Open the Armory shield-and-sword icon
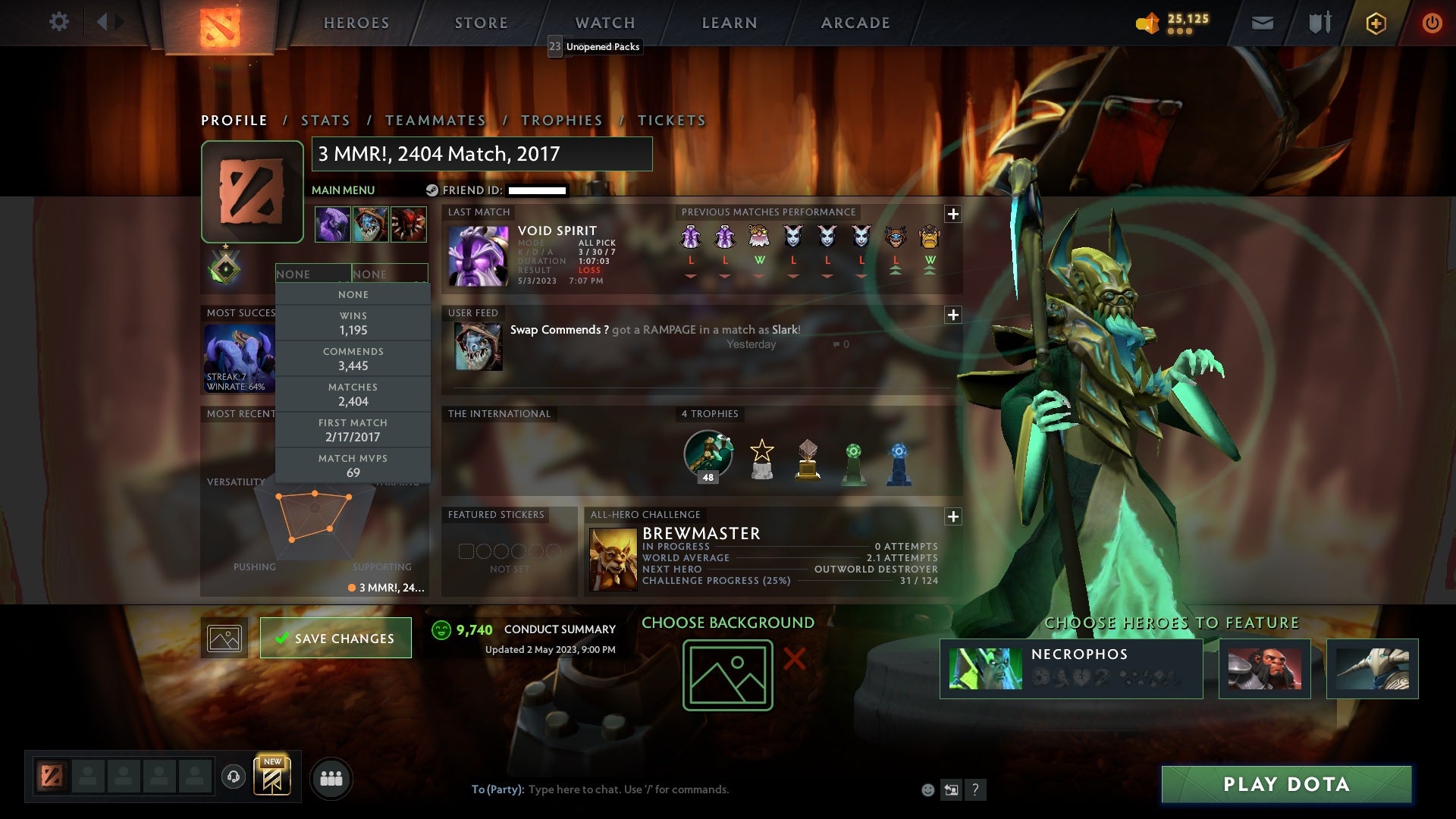This screenshot has width=1456, height=819. (x=1319, y=23)
